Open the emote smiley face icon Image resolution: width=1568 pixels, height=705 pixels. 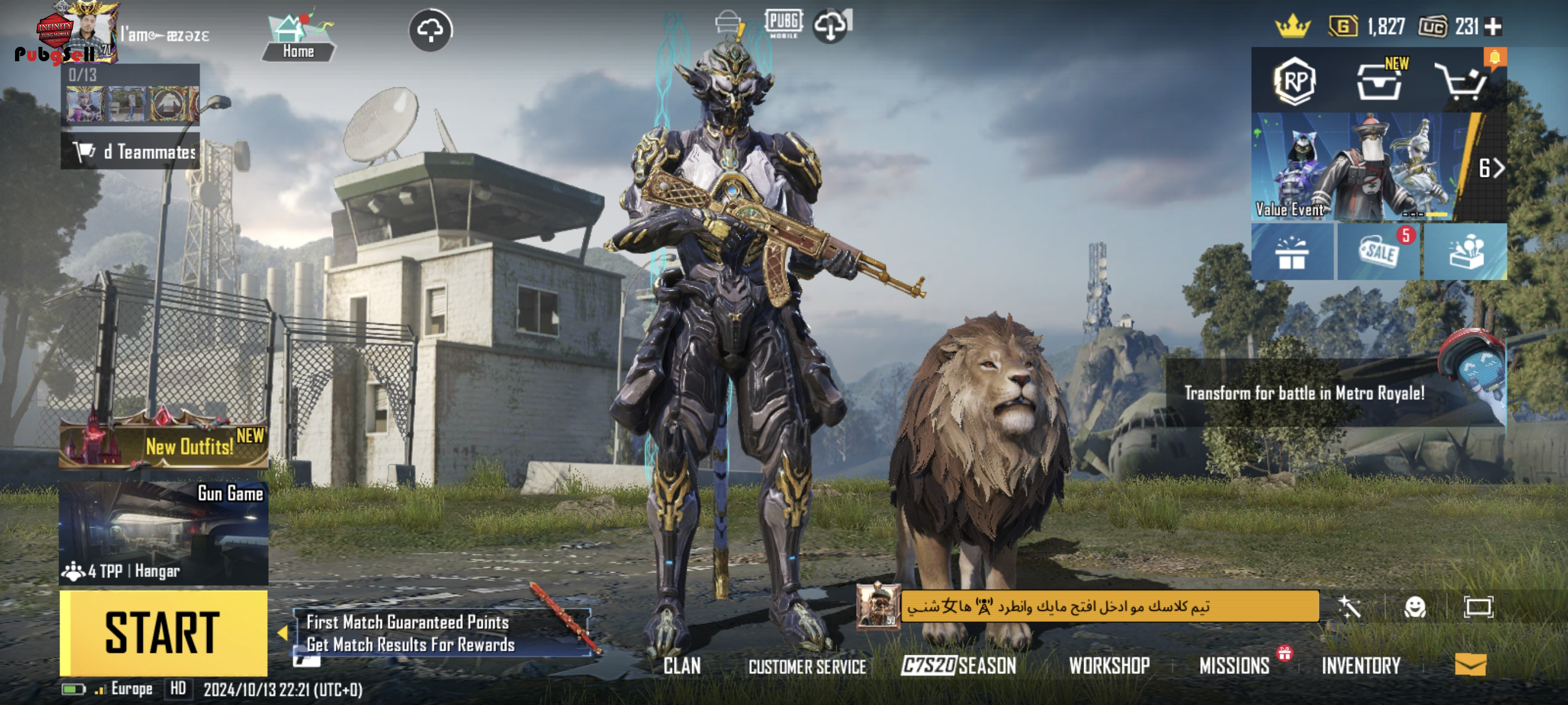[x=1415, y=607]
